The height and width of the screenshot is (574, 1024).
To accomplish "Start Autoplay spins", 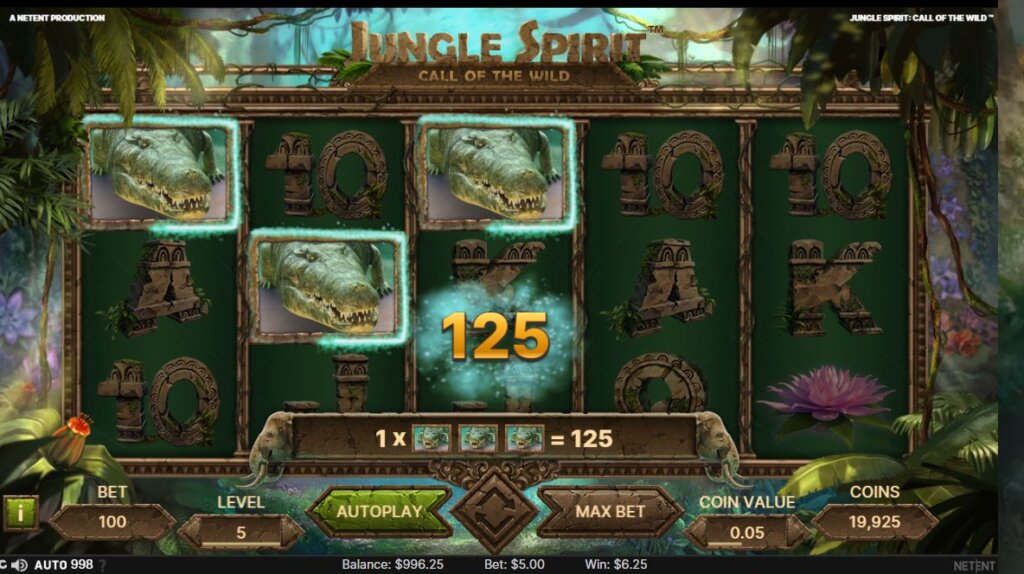I will pyautogui.click(x=379, y=511).
